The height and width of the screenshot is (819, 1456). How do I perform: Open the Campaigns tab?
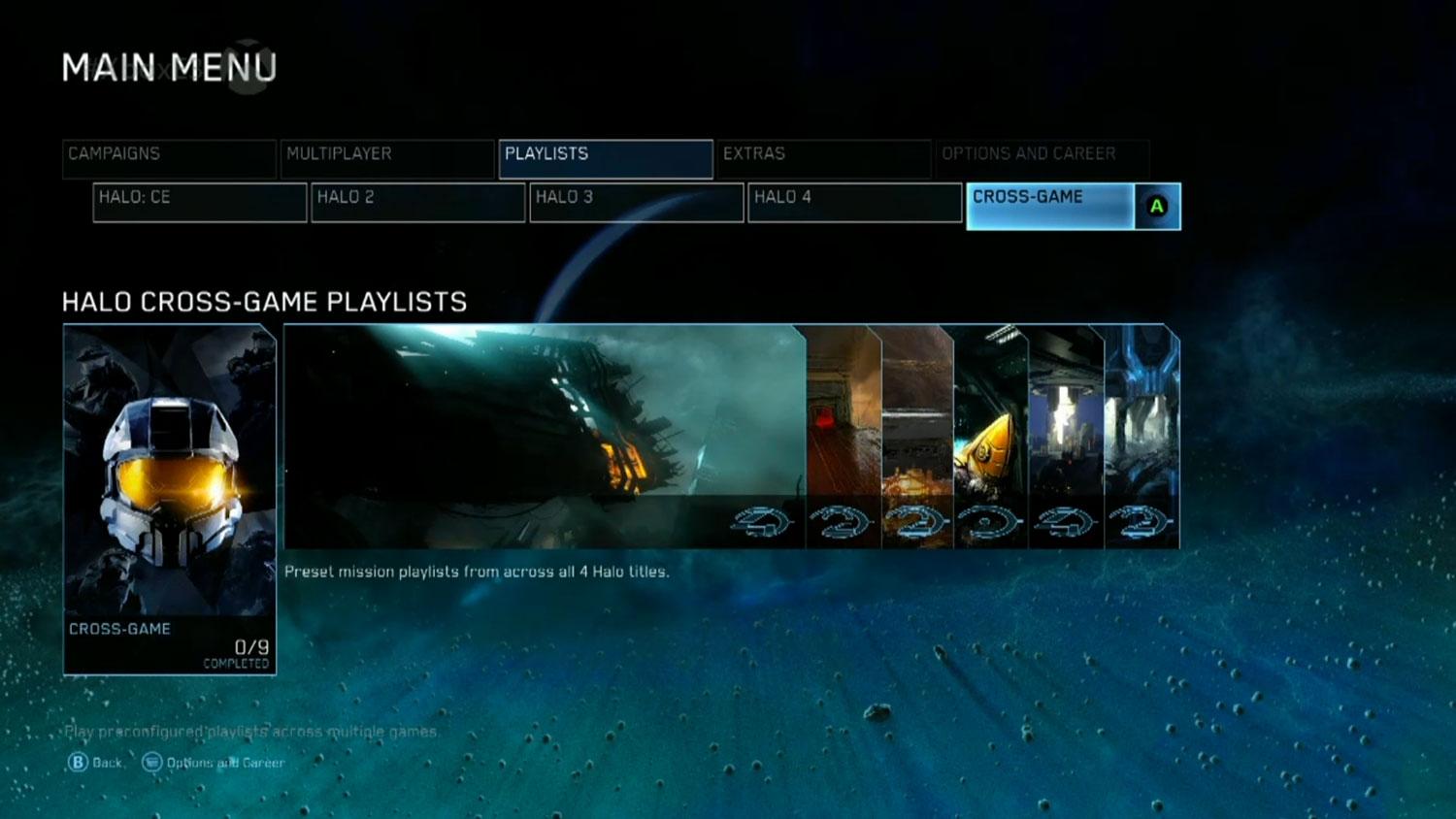[169, 158]
